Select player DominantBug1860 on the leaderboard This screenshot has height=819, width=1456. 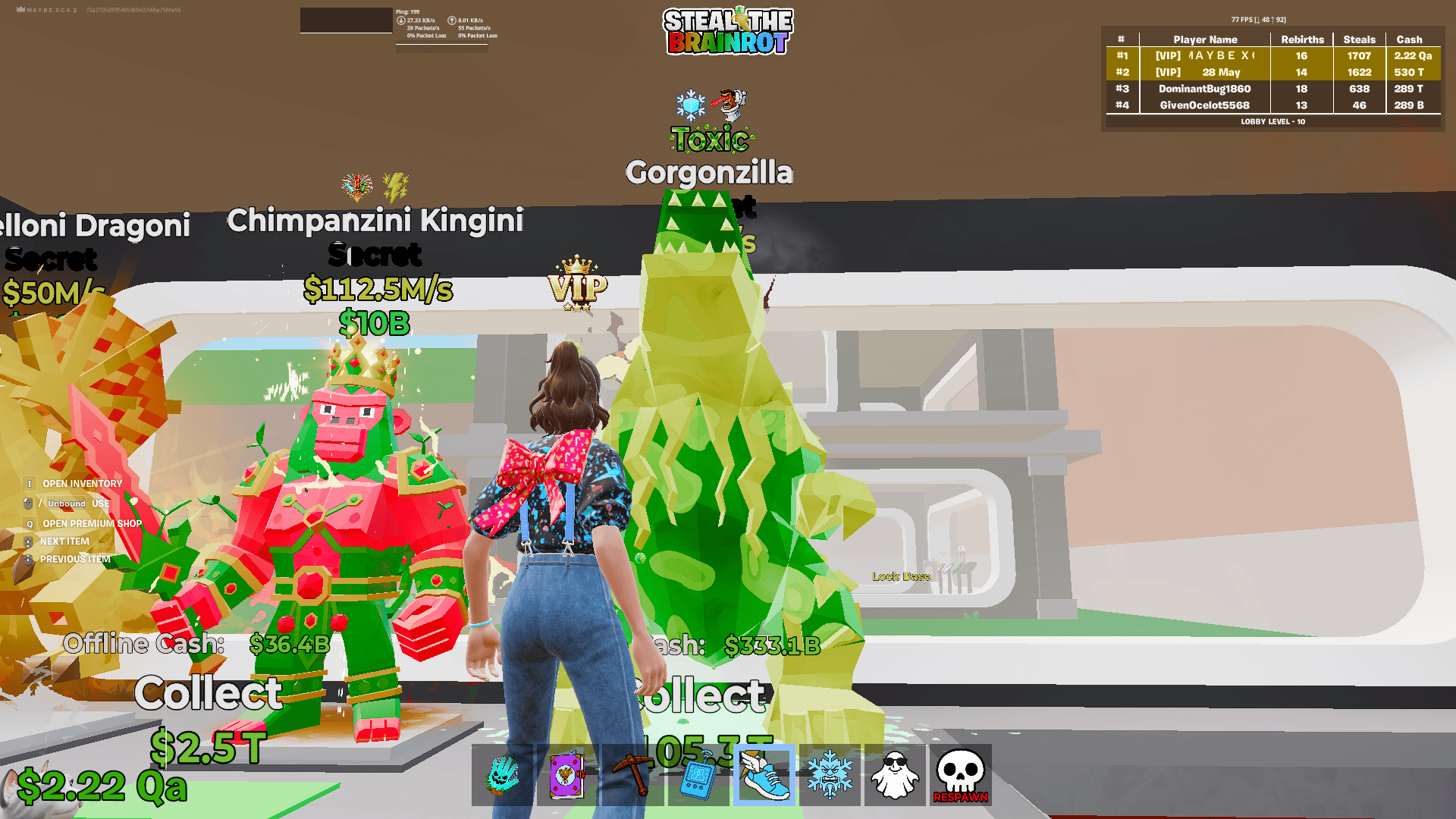tap(1204, 89)
